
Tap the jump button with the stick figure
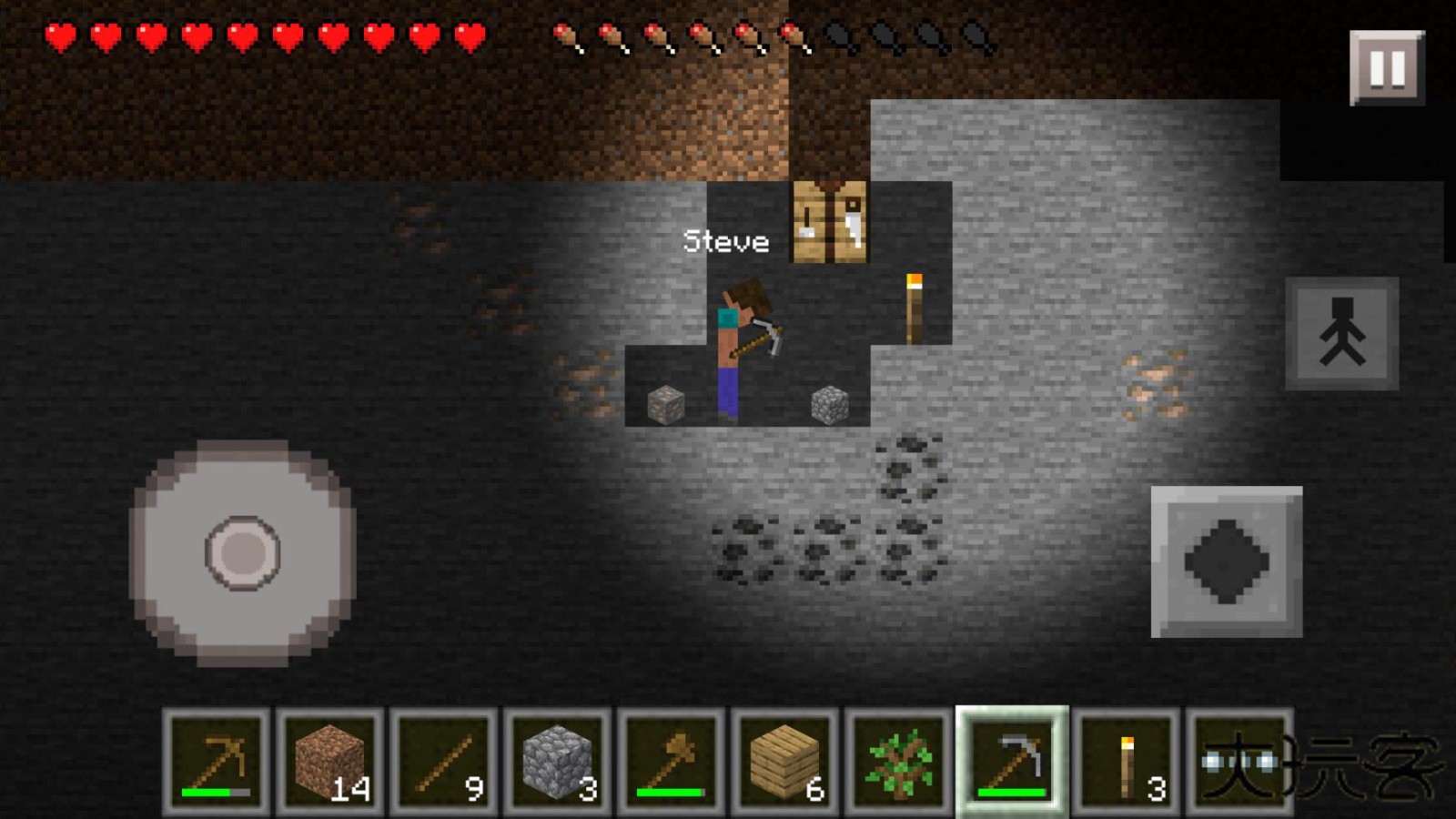click(1342, 333)
